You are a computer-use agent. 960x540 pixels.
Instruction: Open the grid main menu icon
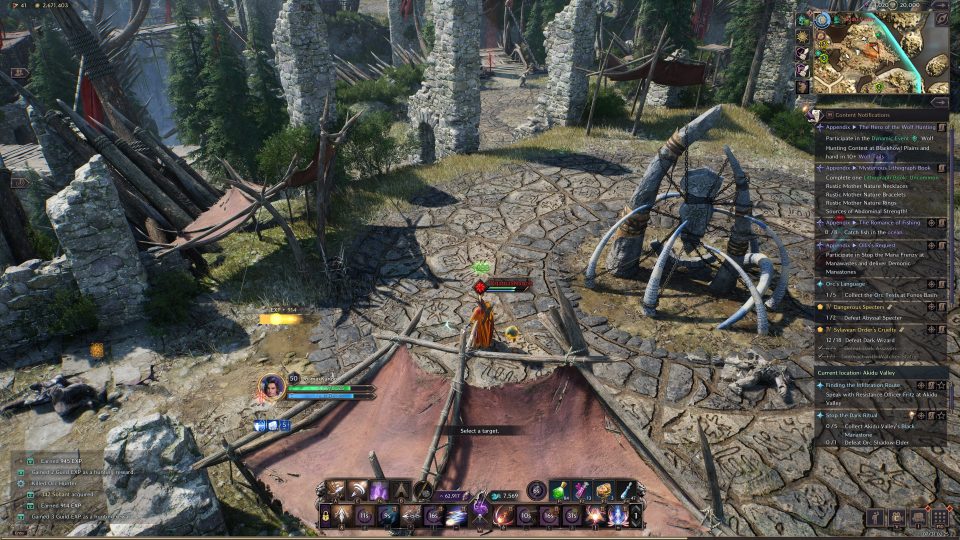(939, 517)
